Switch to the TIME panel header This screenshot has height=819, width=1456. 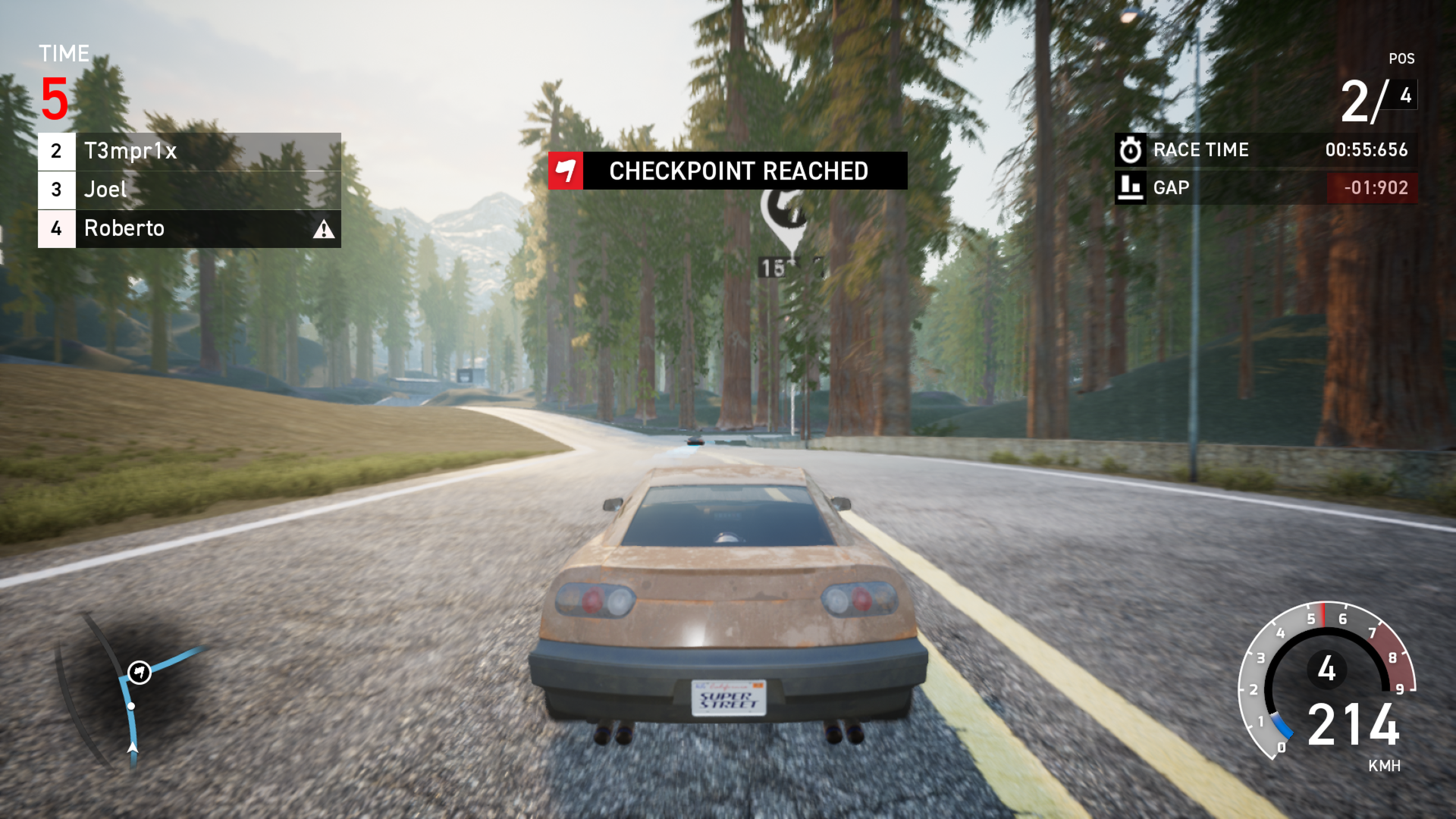[x=64, y=54]
